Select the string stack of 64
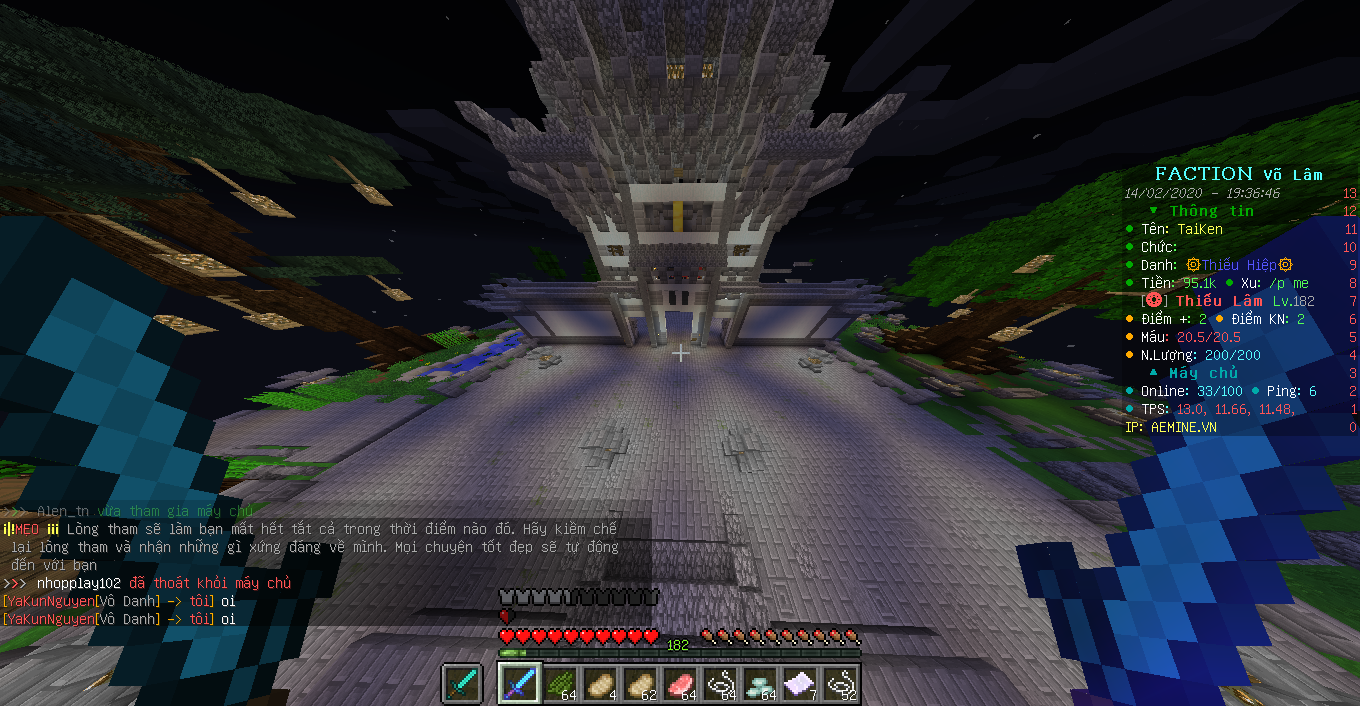Screen dimensions: 1360x706 (720, 684)
